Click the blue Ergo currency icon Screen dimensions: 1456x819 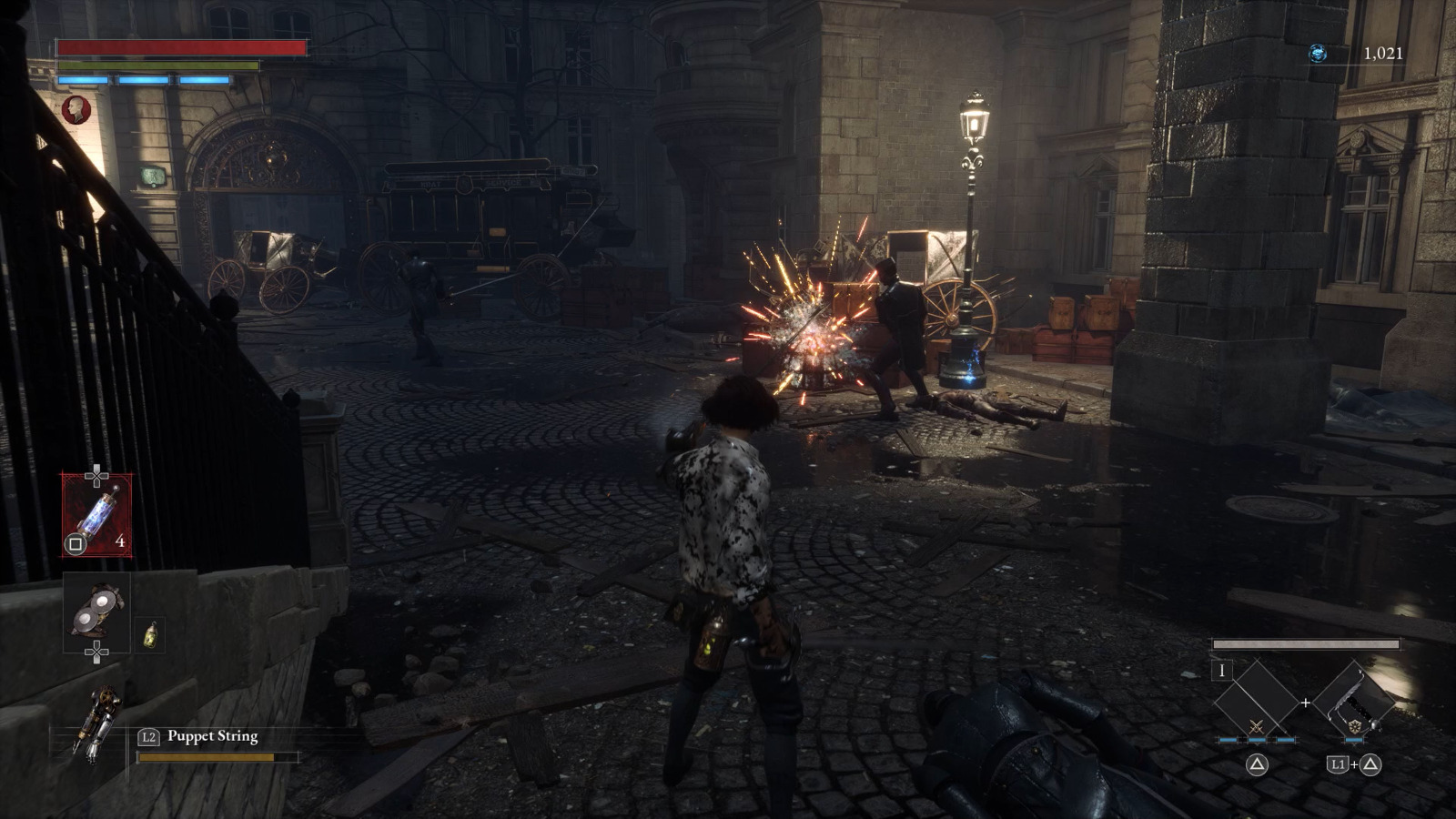pos(1317,54)
